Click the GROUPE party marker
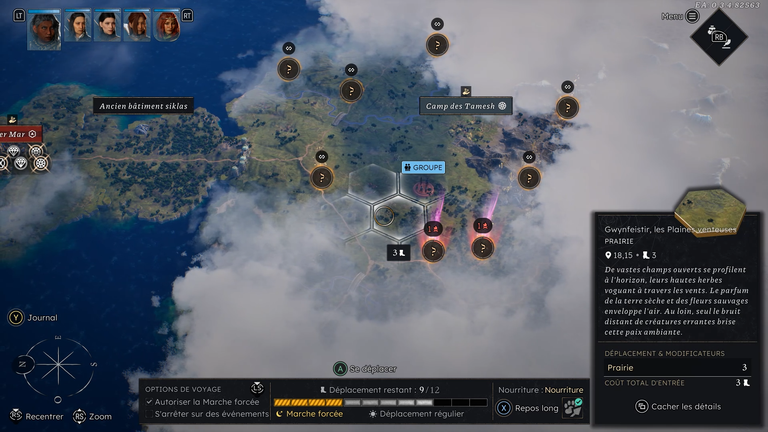Screen dimensions: 768x432 (422, 167)
